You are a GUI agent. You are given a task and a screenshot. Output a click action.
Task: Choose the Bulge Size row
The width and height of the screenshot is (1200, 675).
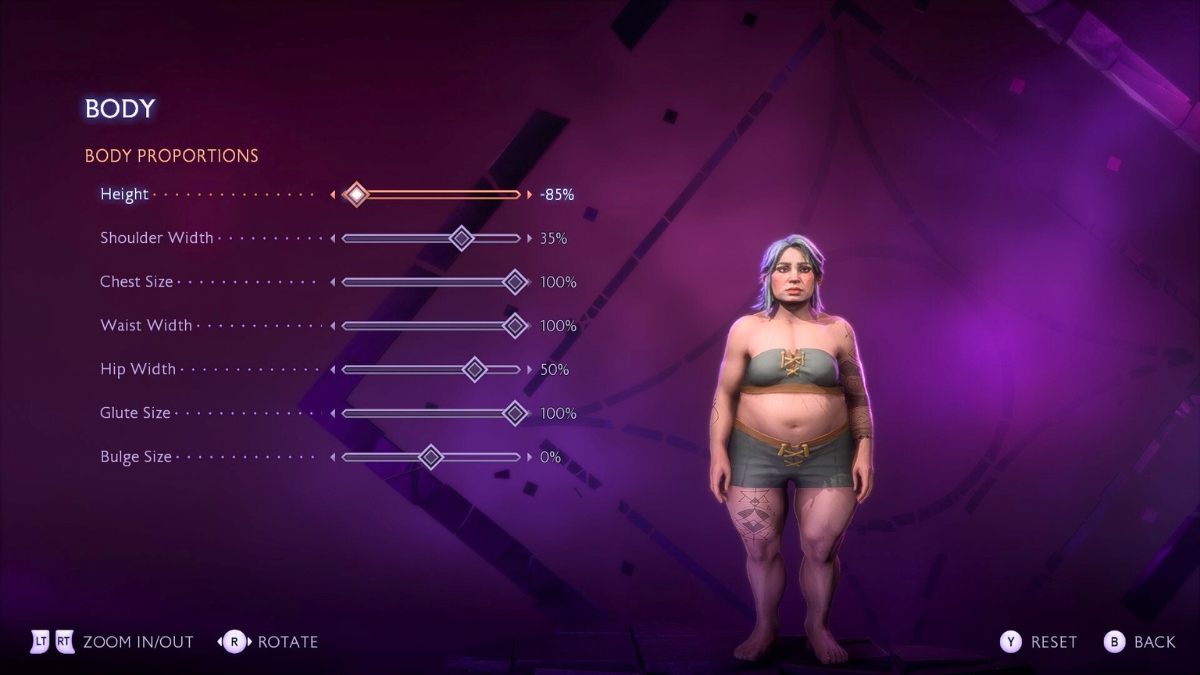(x=136, y=457)
